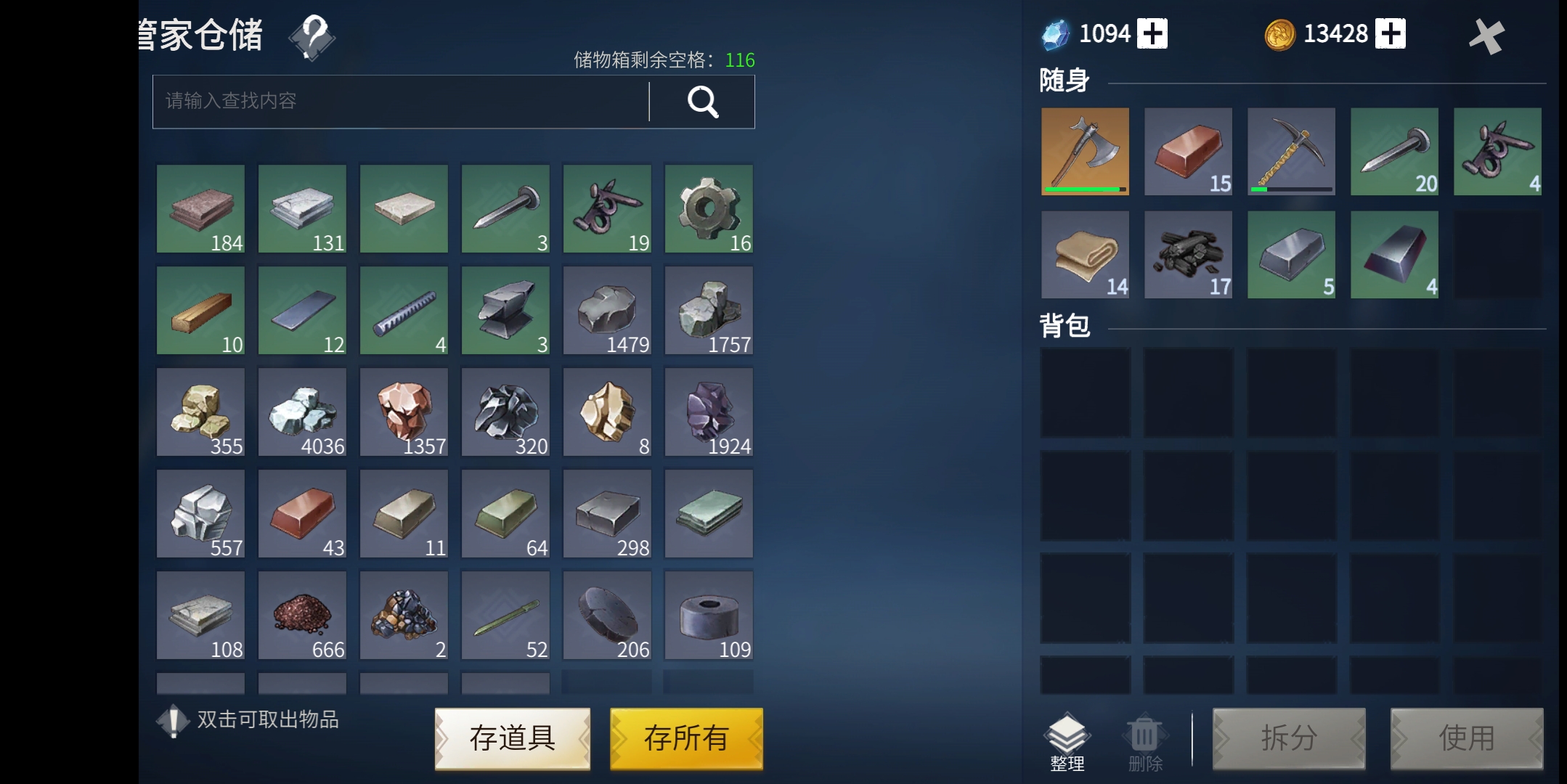The width and height of the screenshot is (1567, 784).
Task: Select the pickaxe in carried items
Action: [x=1291, y=151]
